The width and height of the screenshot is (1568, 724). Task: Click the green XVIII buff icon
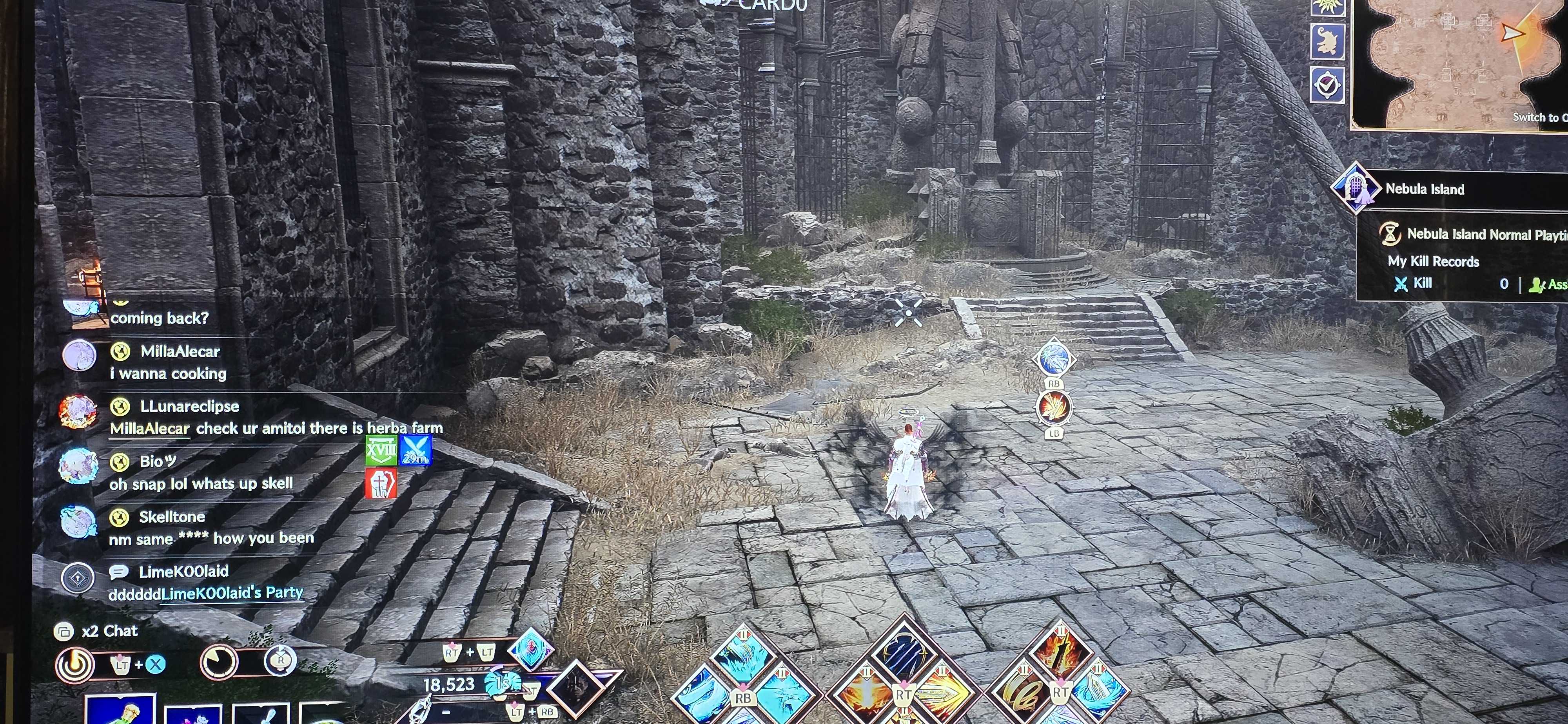[x=381, y=451]
